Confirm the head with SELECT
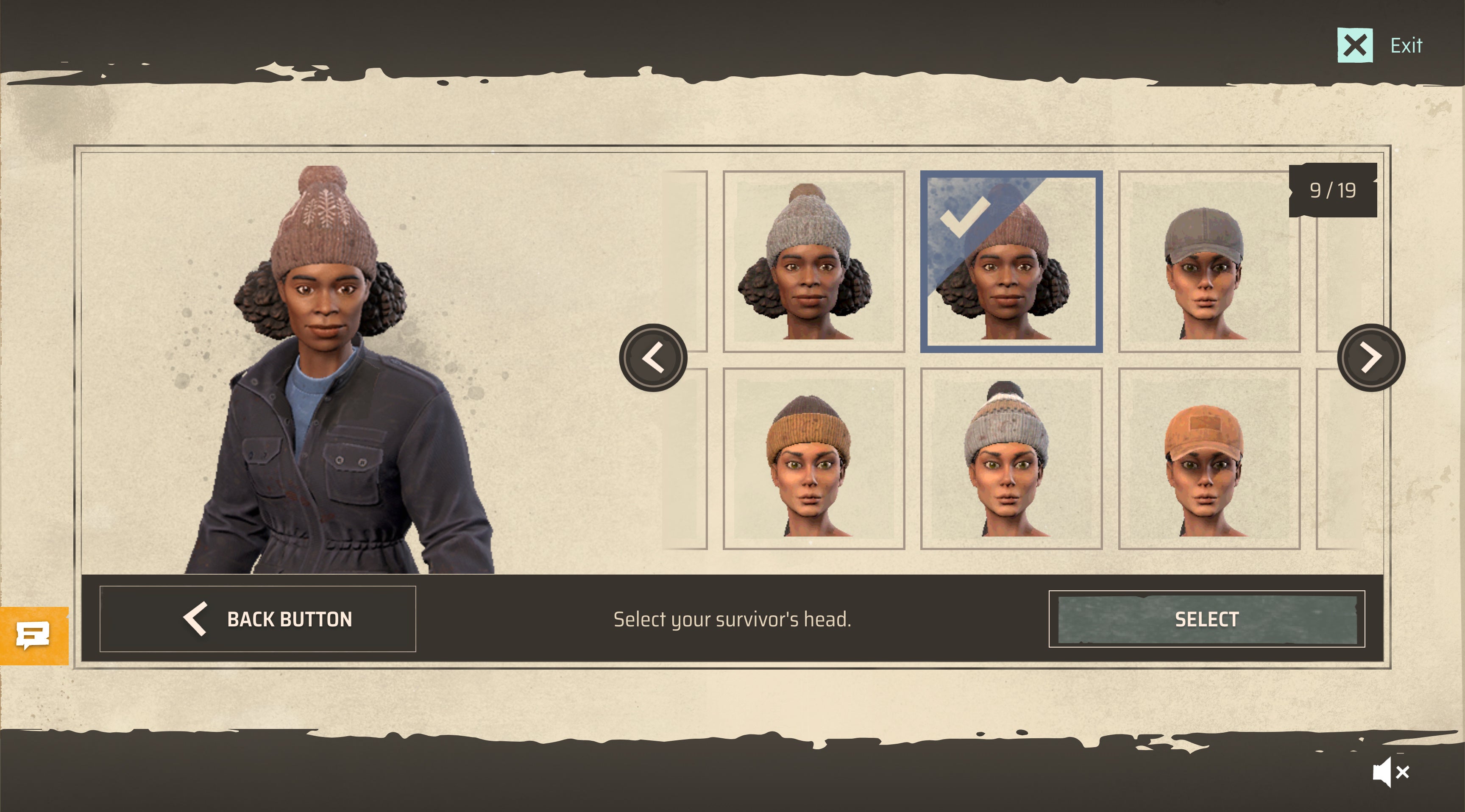This screenshot has height=812, width=1465. [x=1206, y=619]
